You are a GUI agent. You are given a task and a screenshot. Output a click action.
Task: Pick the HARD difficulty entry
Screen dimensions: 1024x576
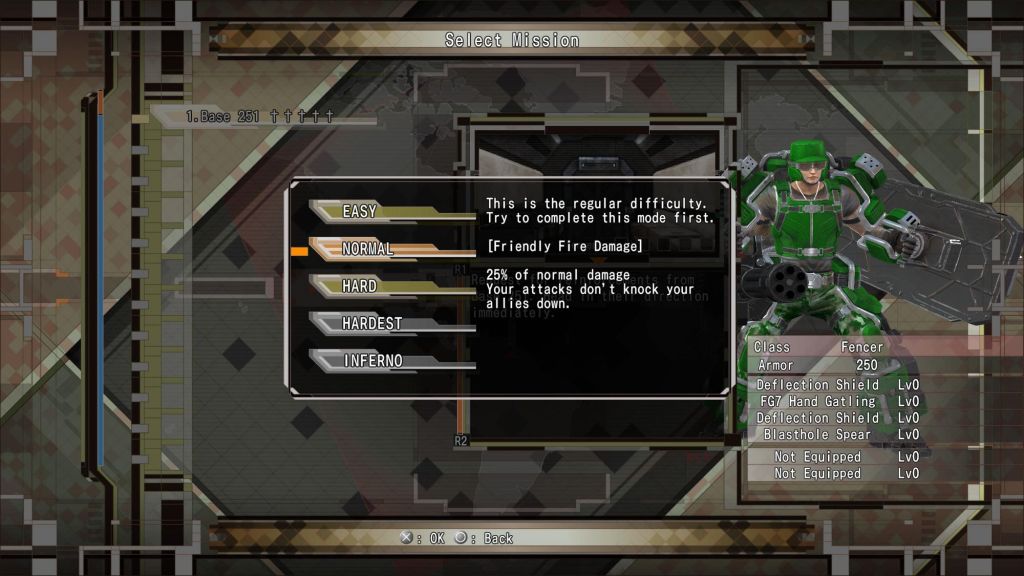pos(360,286)
